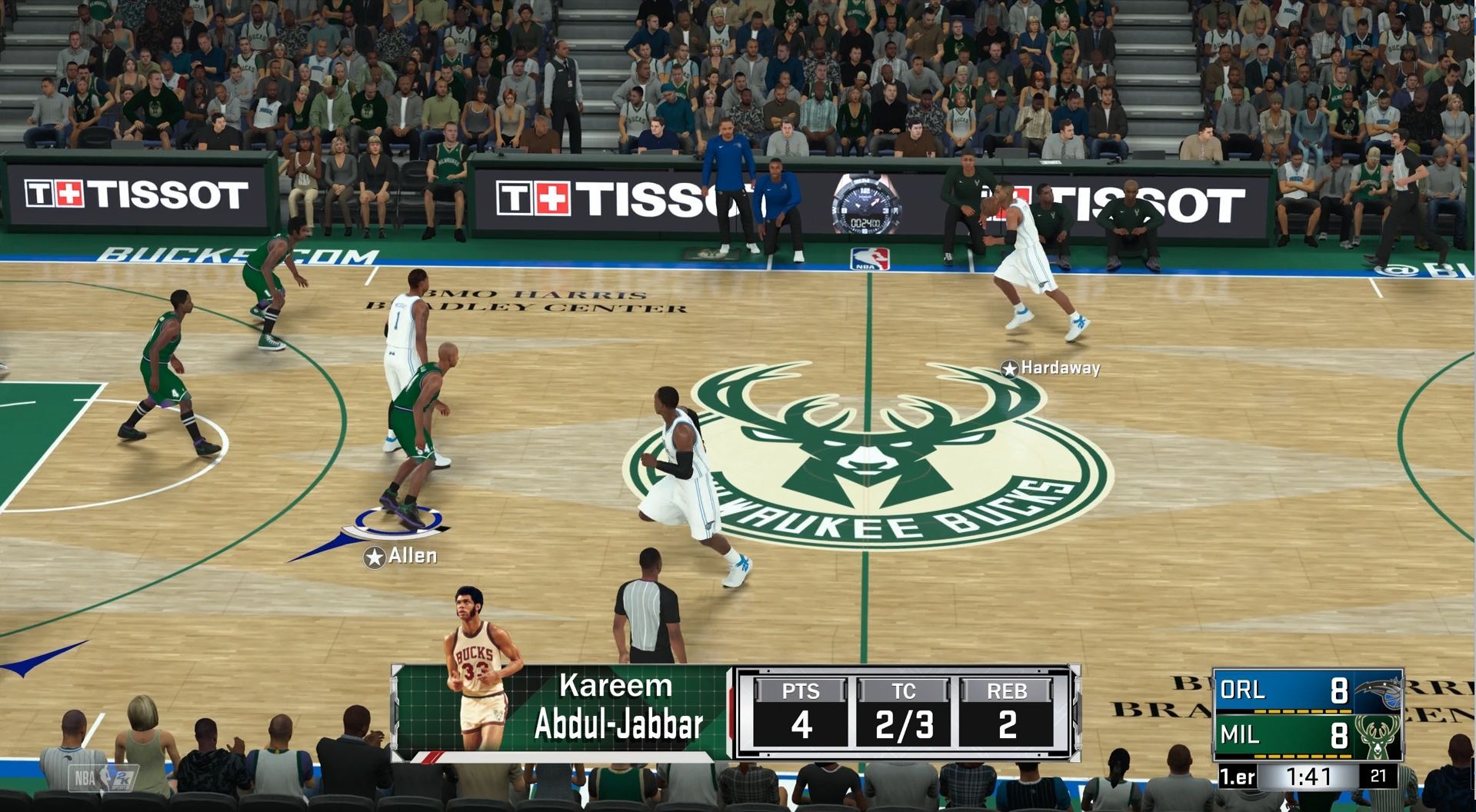Image resolution: width=1476 pixels, height=812 pixels.
Task: Select the Hardaway player name marker
Action: pos(1051,368)
